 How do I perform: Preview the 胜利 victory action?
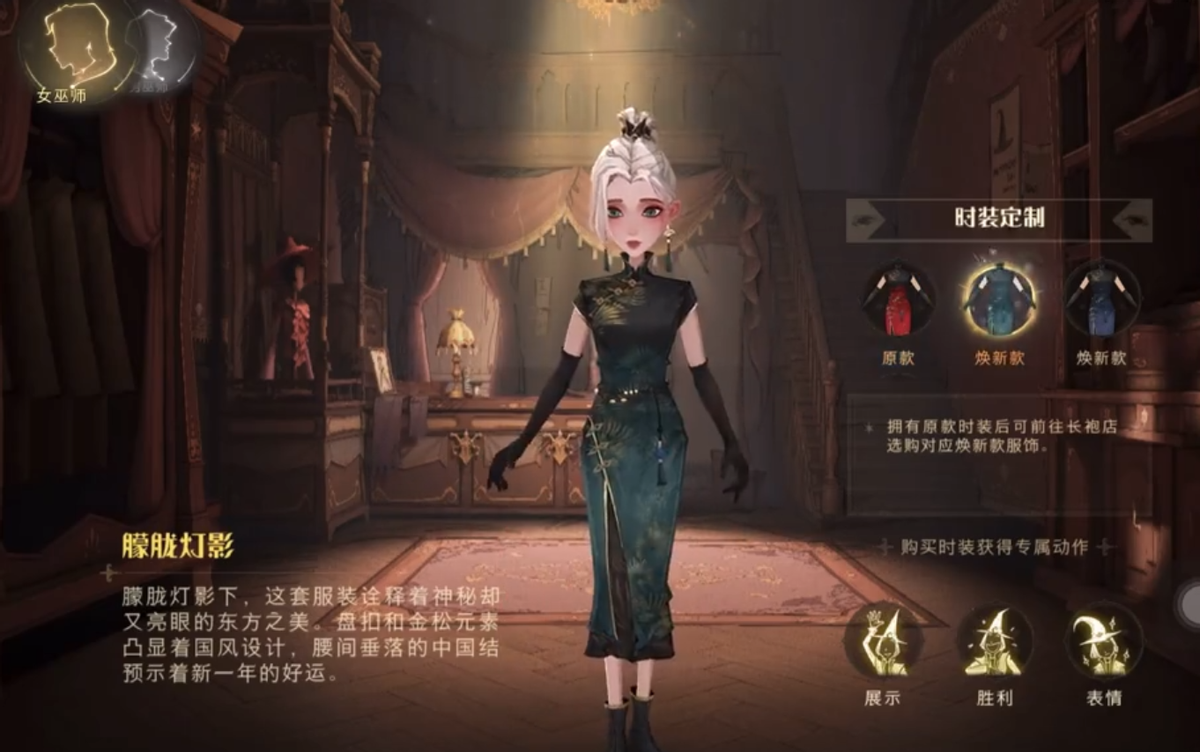coord(993,642)
